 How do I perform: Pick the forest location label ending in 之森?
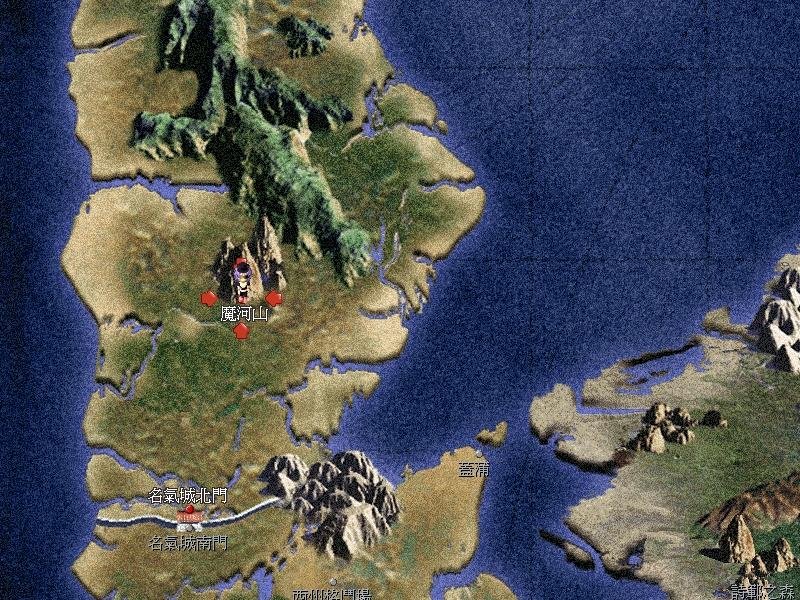point(763,590)
